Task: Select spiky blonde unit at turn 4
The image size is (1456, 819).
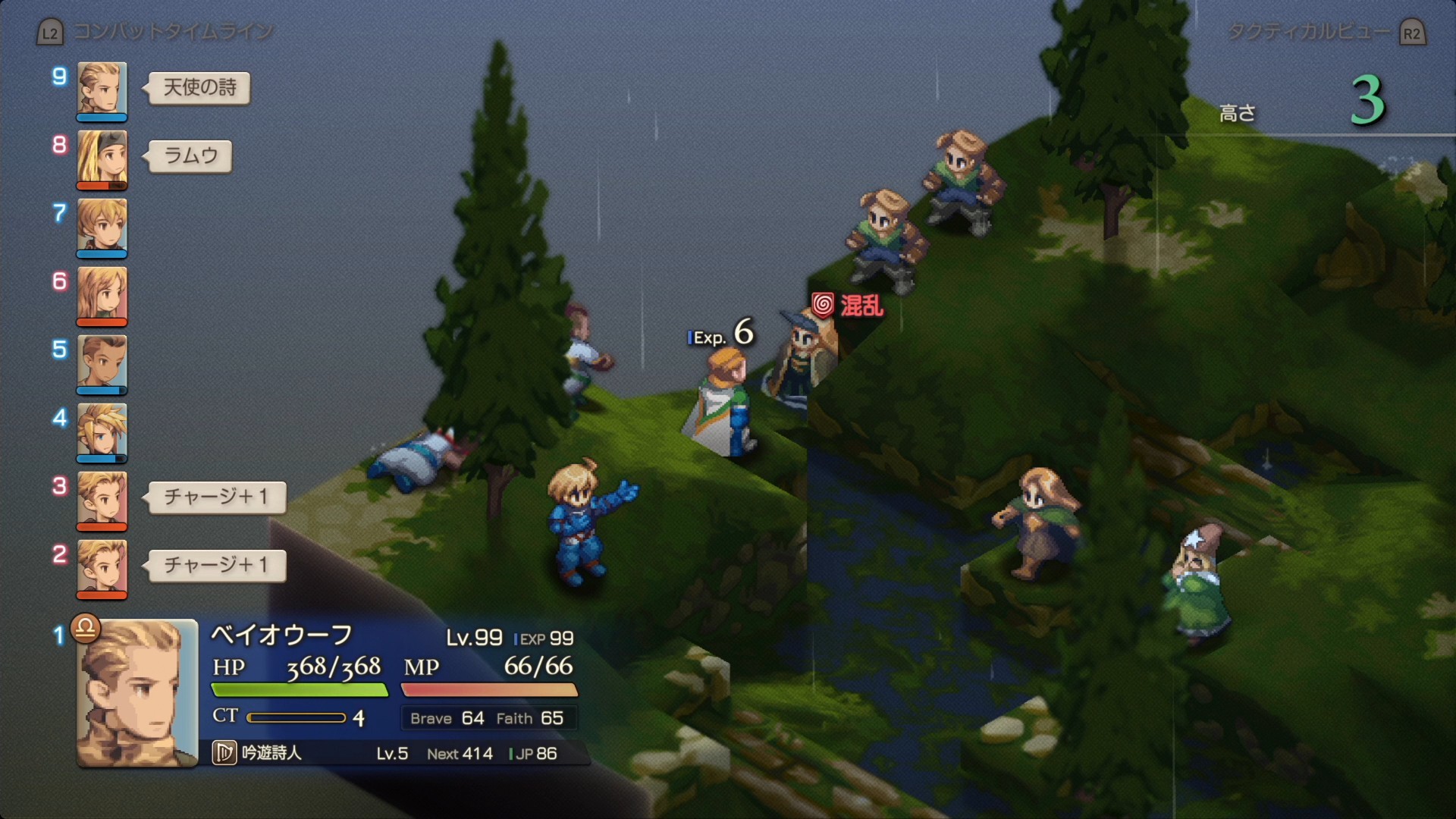Action: (x=102, y=431)
